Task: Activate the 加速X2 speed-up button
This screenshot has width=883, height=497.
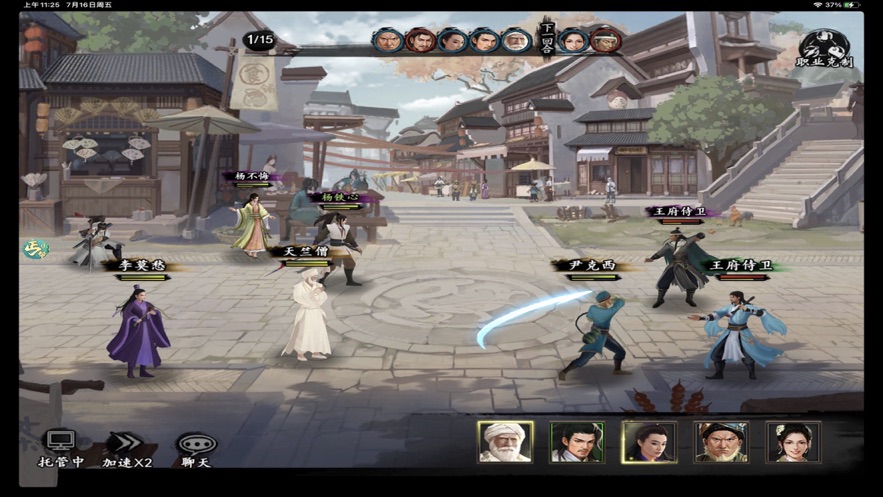Action: click(x=127, y=448)
